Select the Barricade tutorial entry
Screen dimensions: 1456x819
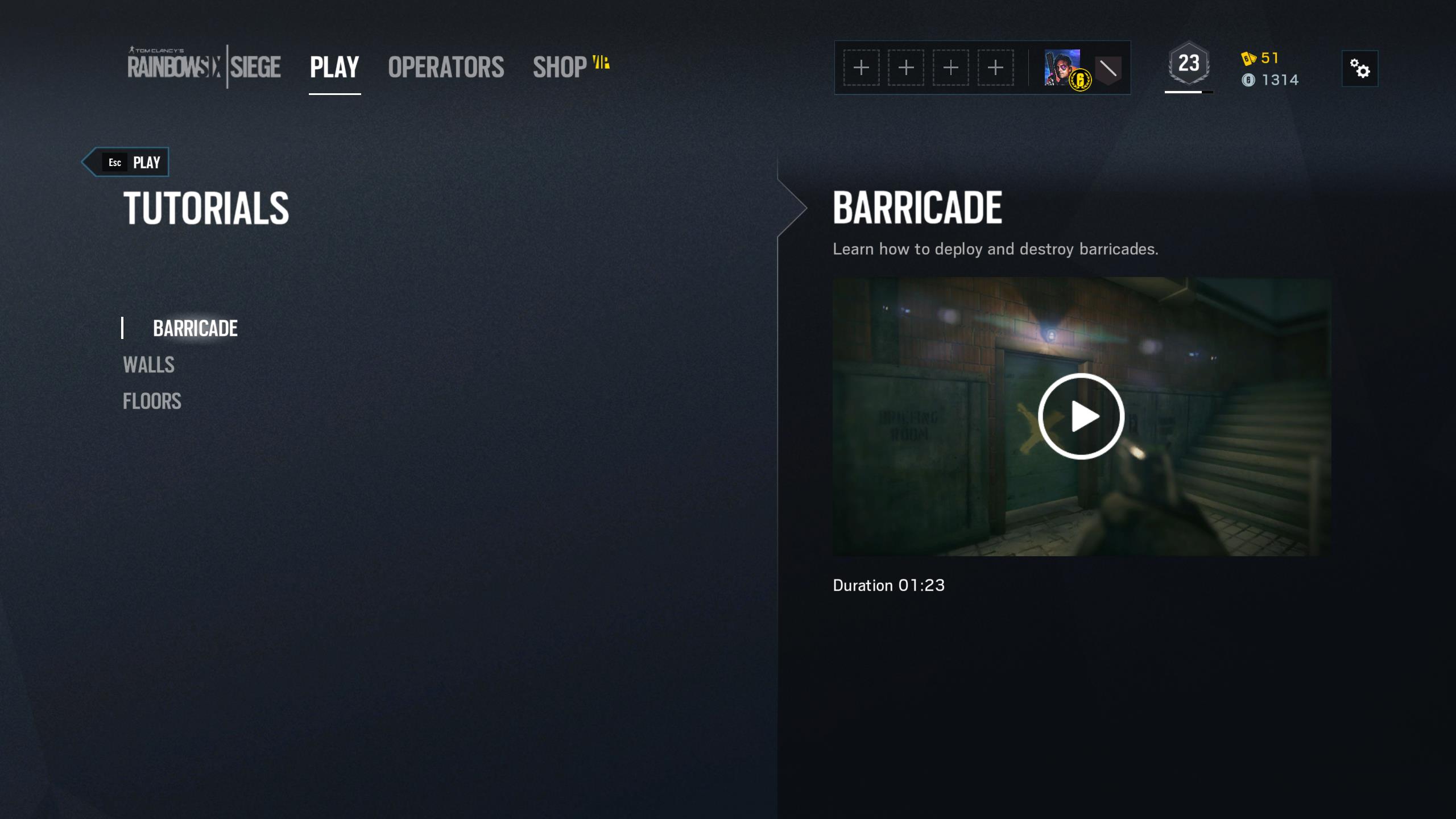(x=195, y=328)
